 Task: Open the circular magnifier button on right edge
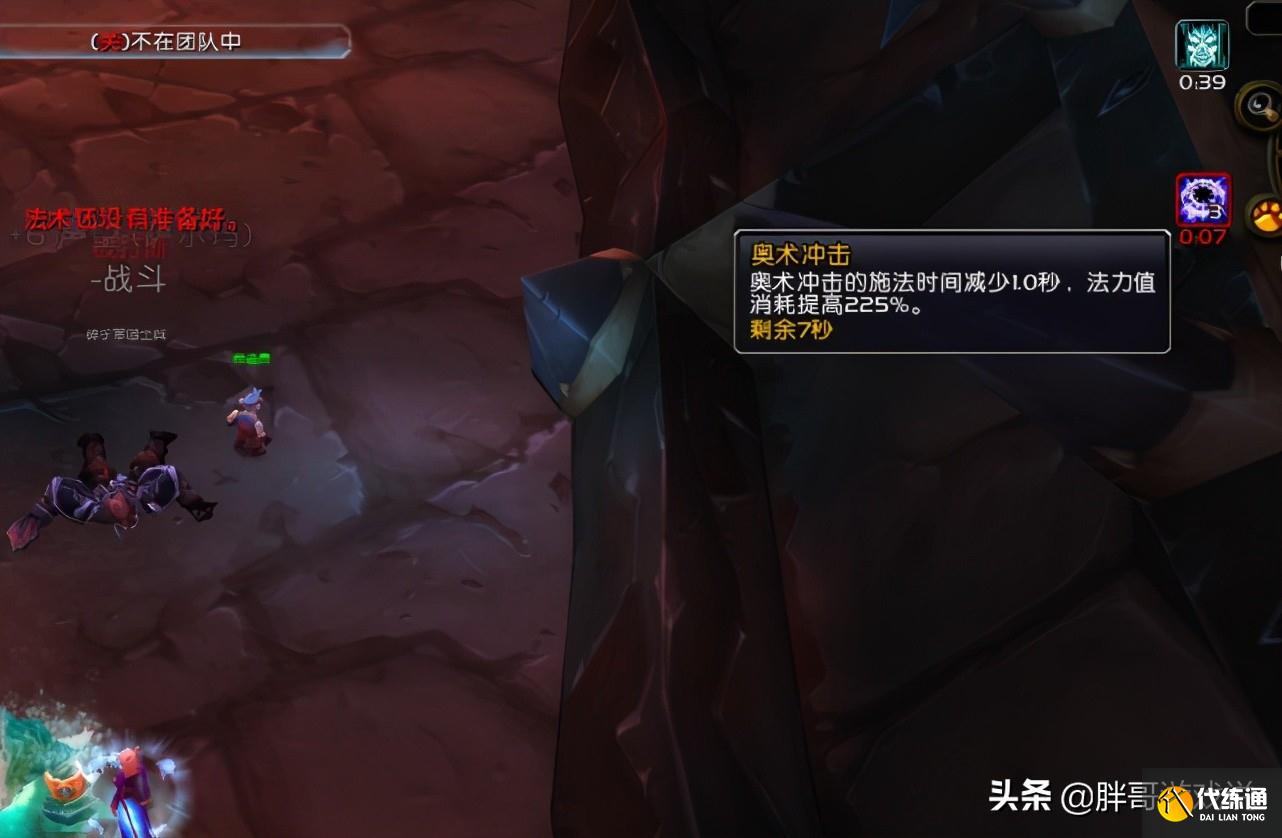1257,105
